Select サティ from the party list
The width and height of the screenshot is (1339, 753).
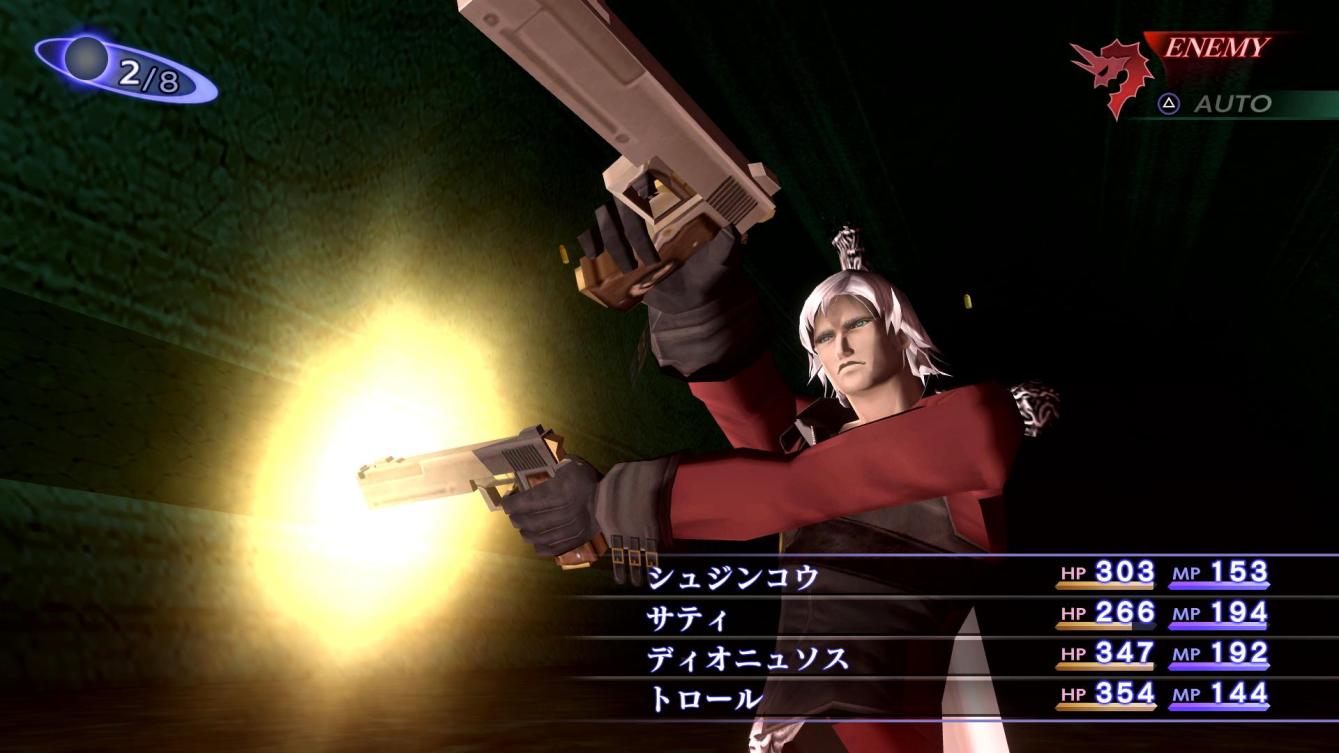tap(686, 618)
